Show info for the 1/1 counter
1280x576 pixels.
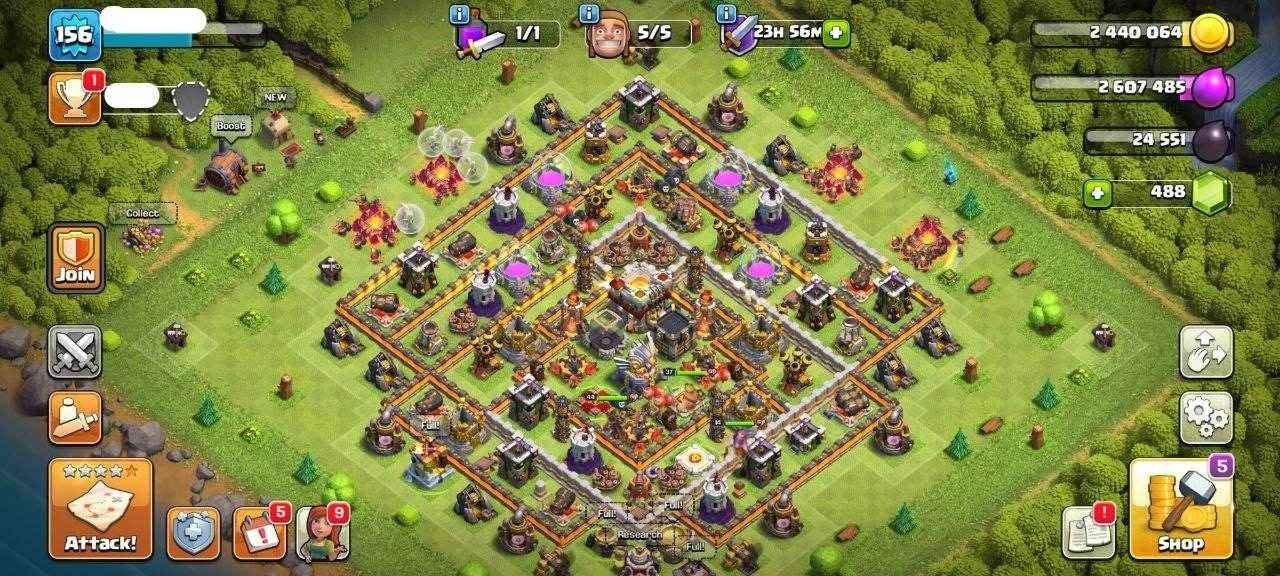tap(459, 14)
